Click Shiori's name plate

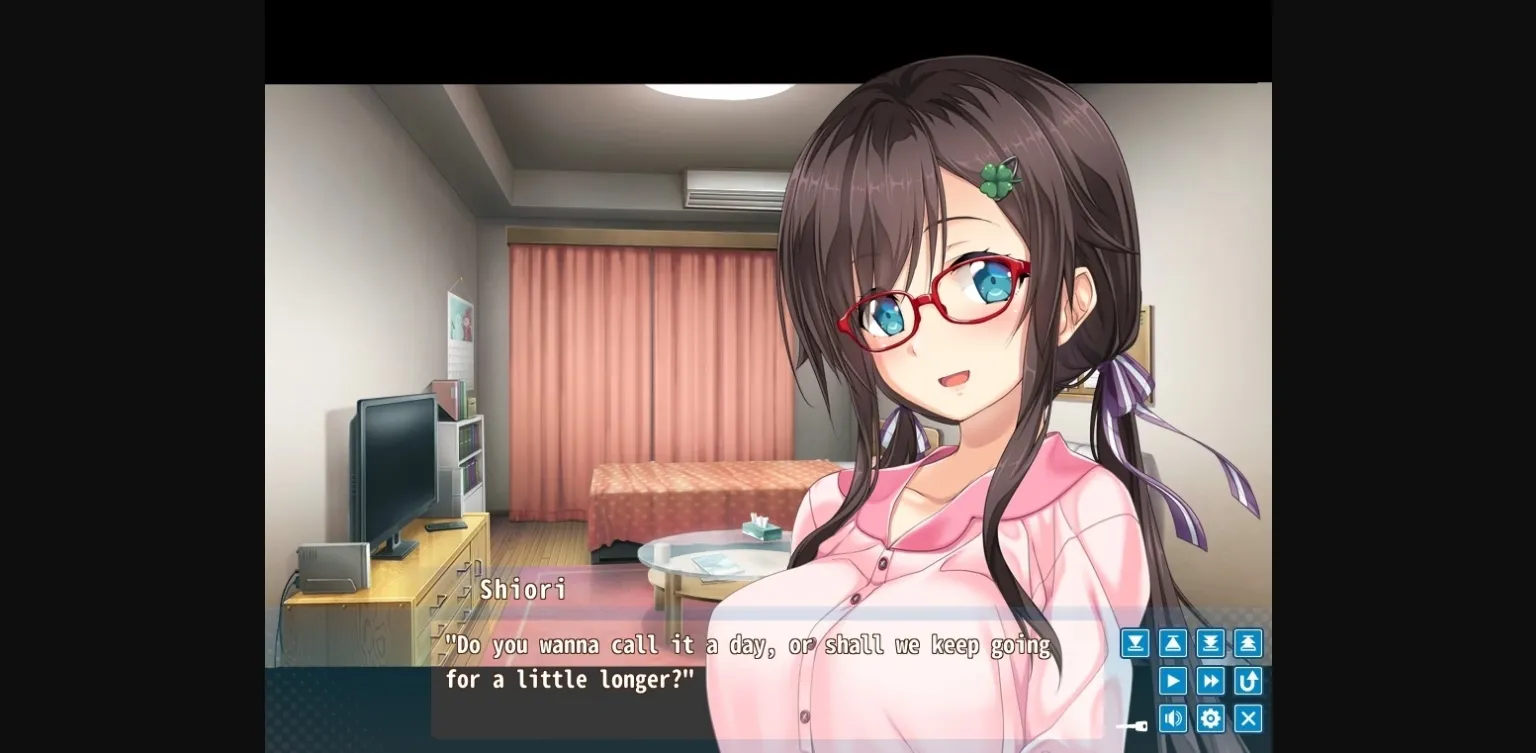521,589
